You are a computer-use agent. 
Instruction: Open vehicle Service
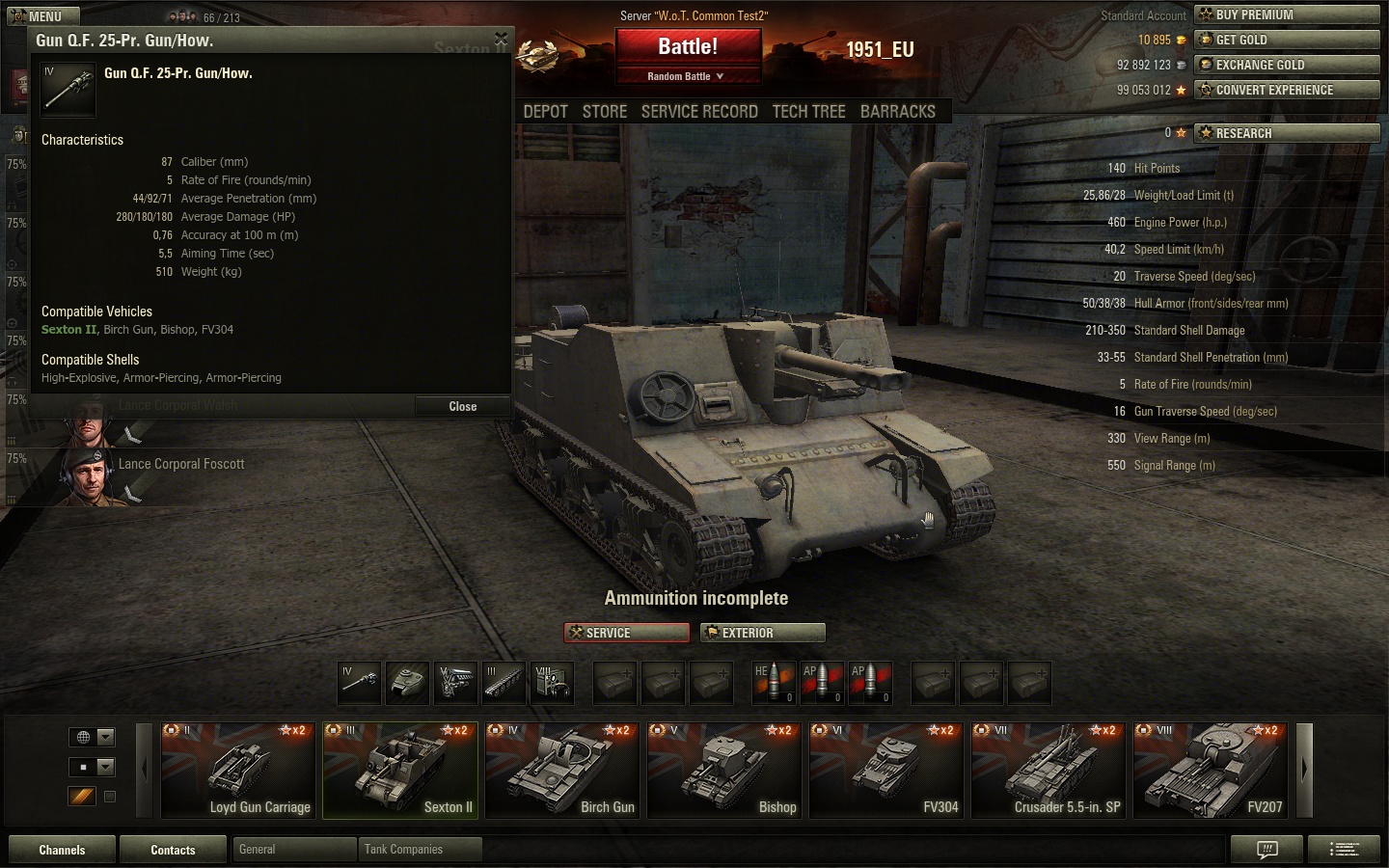pos(627,633)
